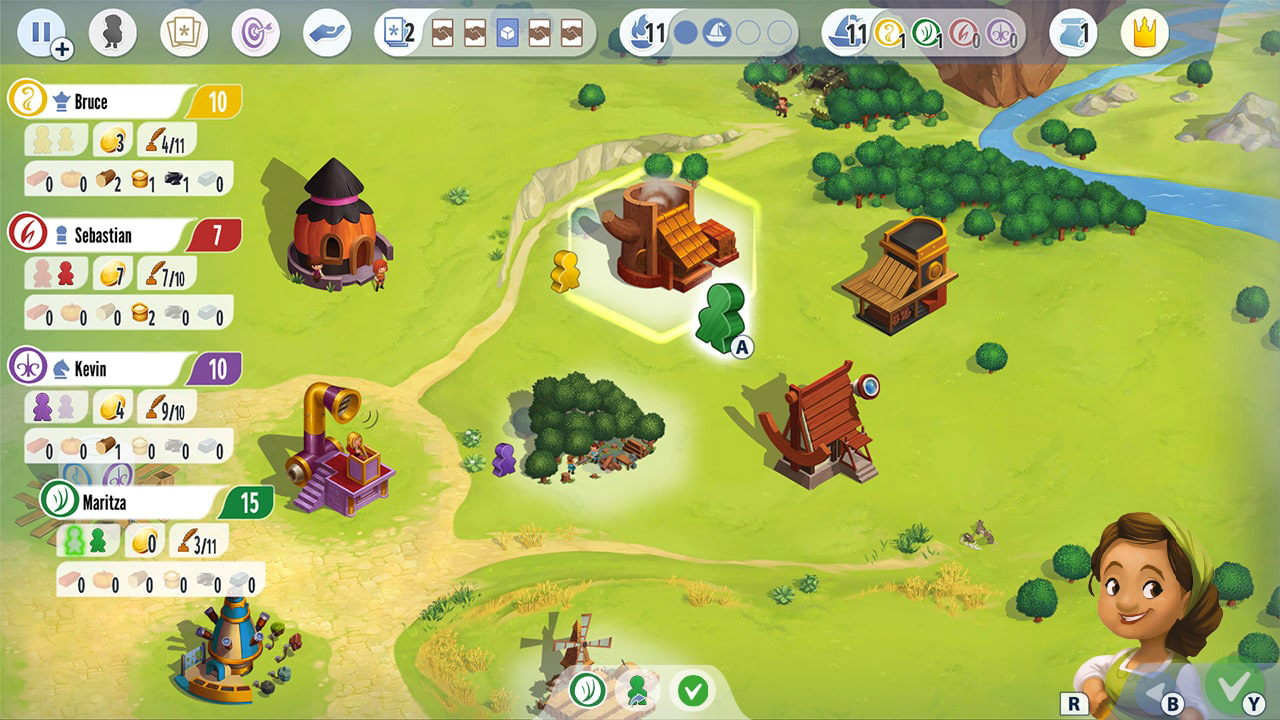Select the cube trade tile between the handshakes
1280x720 pixels.
click(x=506, y=31)
